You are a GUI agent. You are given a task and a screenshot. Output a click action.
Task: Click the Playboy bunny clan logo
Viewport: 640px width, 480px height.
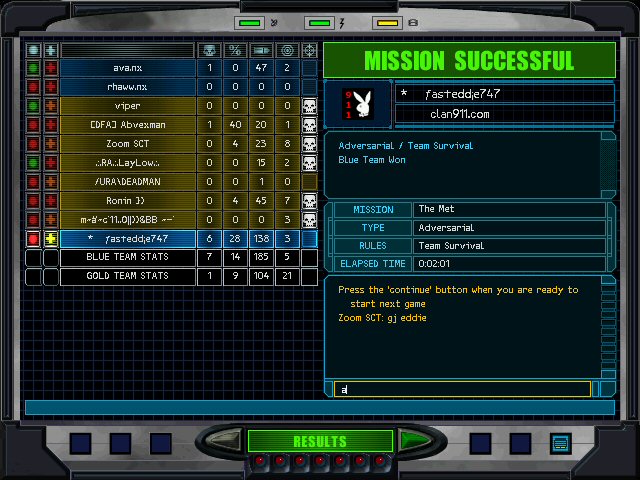357,103
